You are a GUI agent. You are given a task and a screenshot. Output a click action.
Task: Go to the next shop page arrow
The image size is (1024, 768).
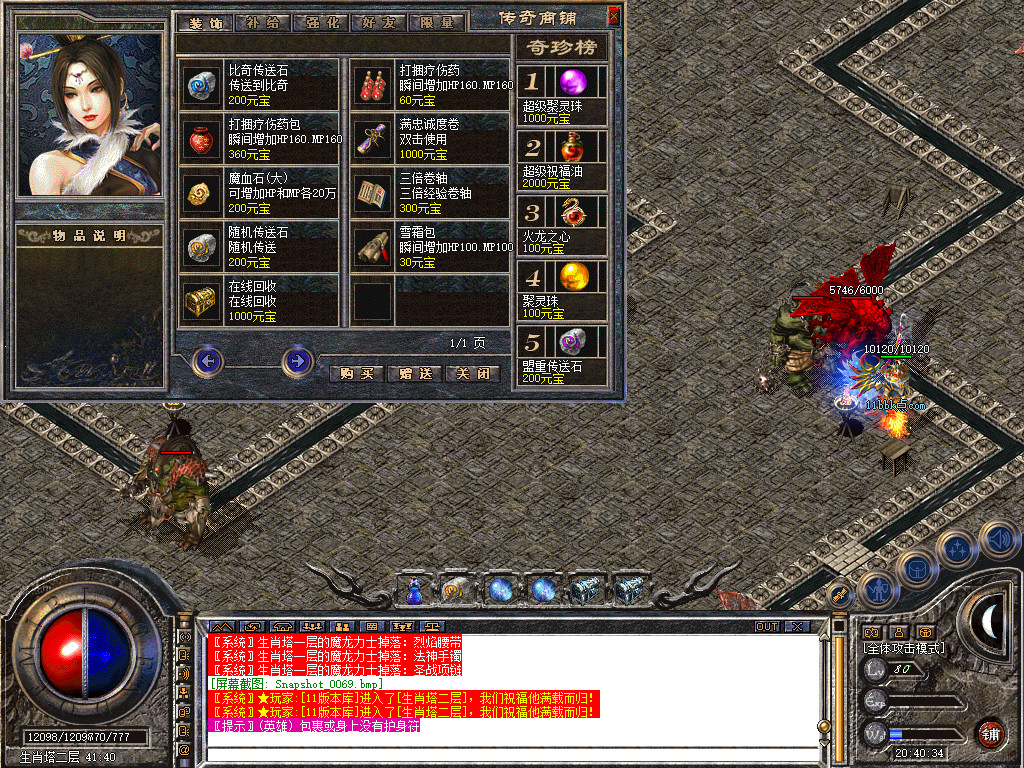point(297,360)
